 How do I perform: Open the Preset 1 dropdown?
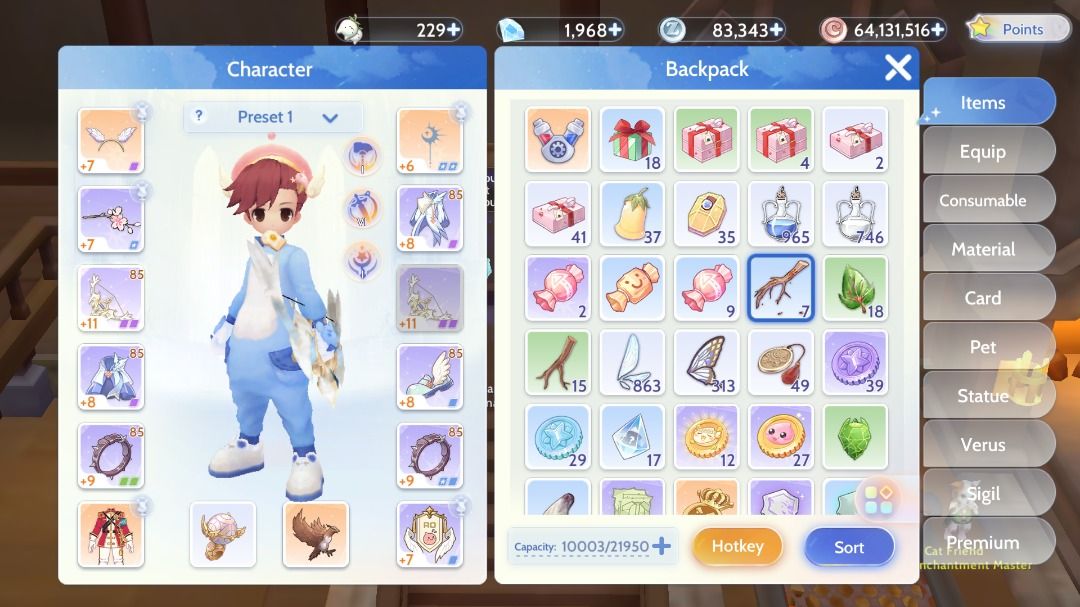(273, 117)
